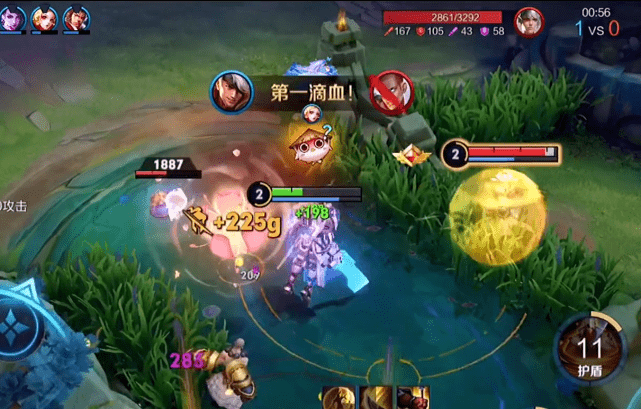Click the enemy hero portrait beside the health readout
The width and height of the screenshot is (641, 409).
528,20
